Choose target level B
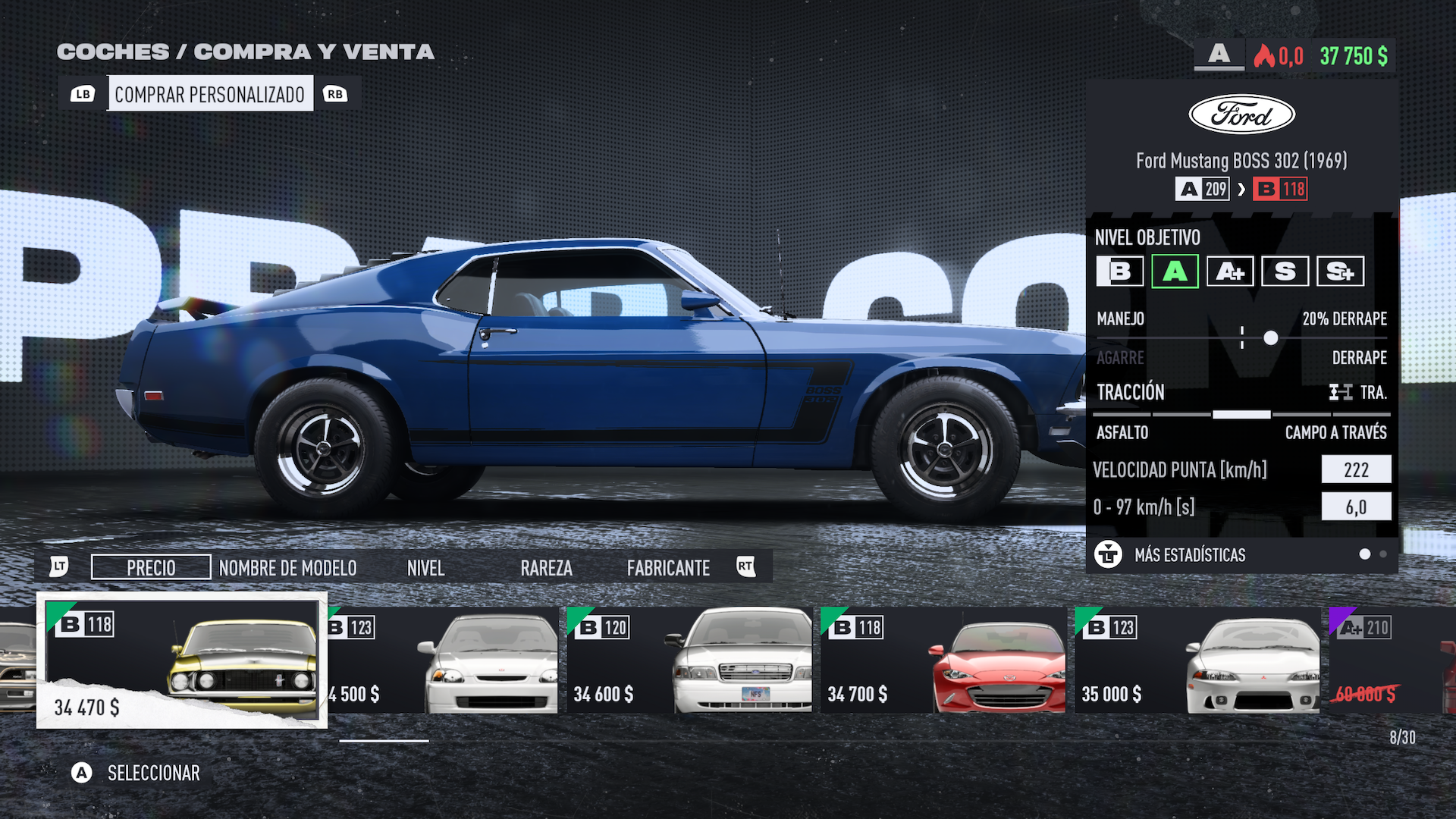1456x819 pixels. pos(1119,271)
